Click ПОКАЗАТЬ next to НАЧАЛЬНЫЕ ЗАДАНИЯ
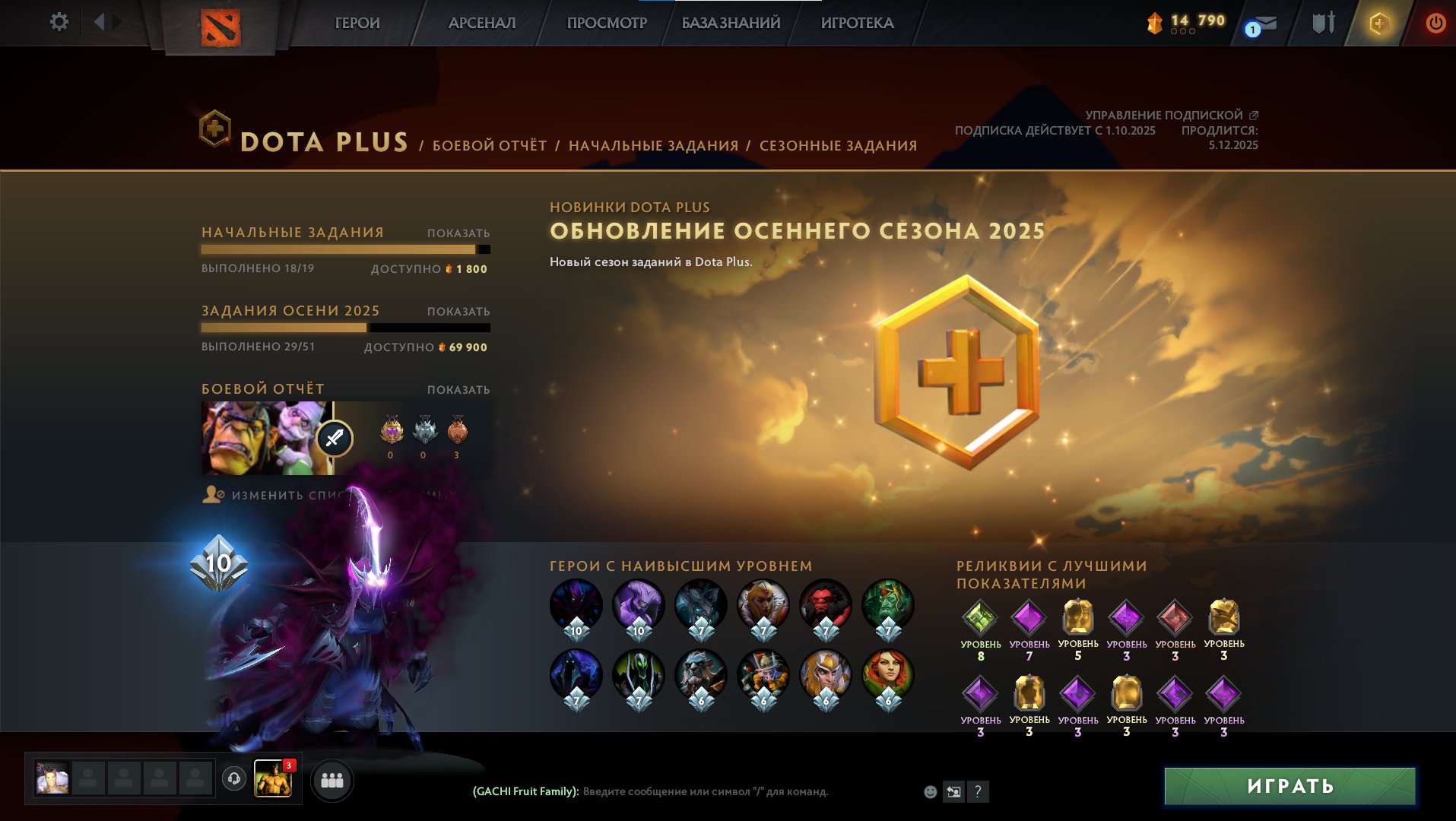This screenshot has height=821, width=1456. (x=459, y=233)
